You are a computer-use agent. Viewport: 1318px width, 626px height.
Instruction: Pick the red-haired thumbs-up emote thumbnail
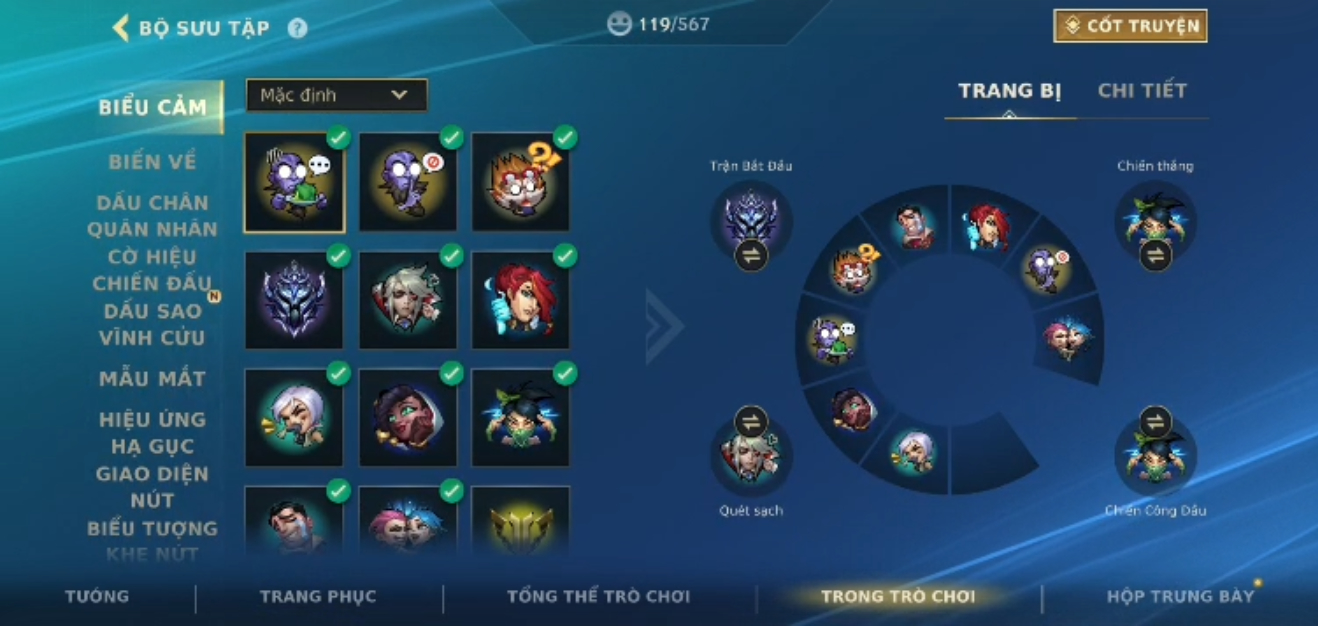click(520, 300)
